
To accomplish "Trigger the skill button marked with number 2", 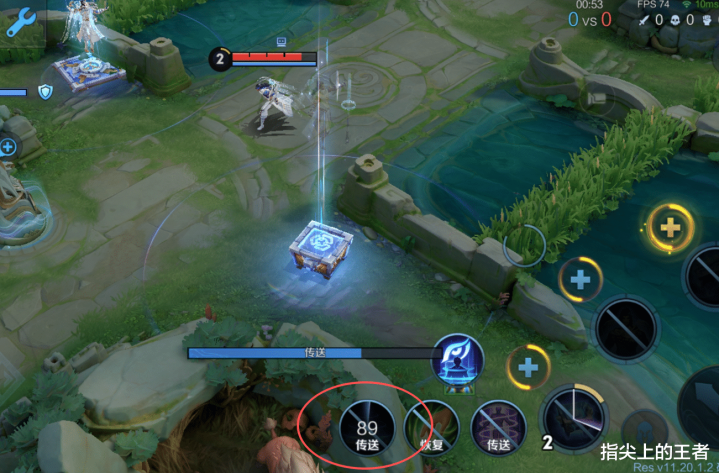I will tap(574, 417).
